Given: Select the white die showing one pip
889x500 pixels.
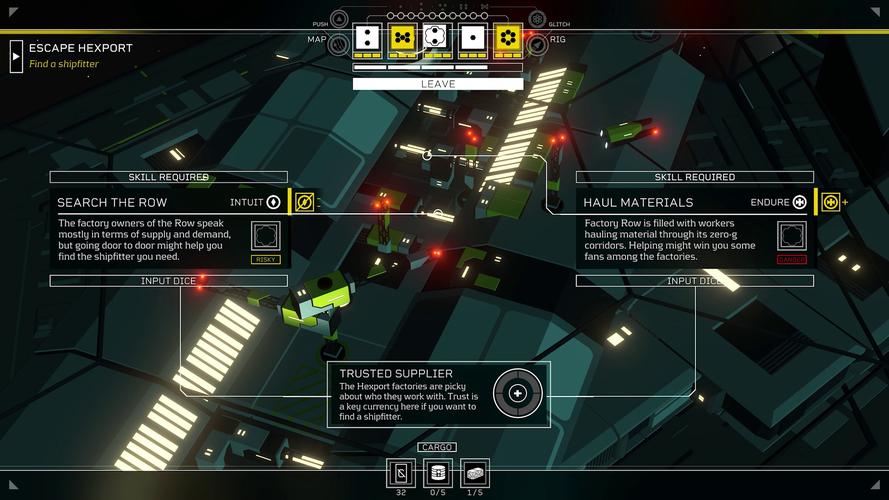Looking at the screenshot, I should pos(472,38).
